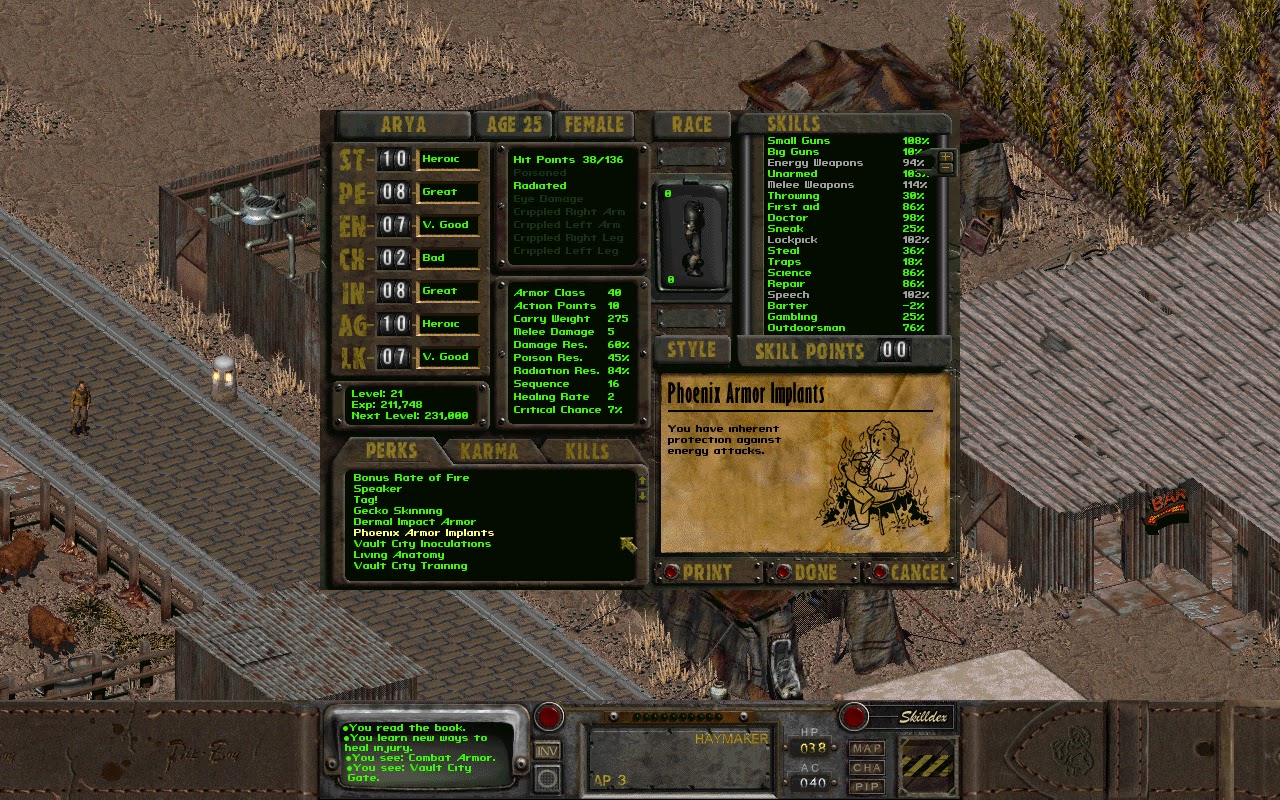The height and width of the screenshot is (800, 1280).
Task: Click the skill increase plus icon
Action: pyautogui.click(x=946, y=157)
